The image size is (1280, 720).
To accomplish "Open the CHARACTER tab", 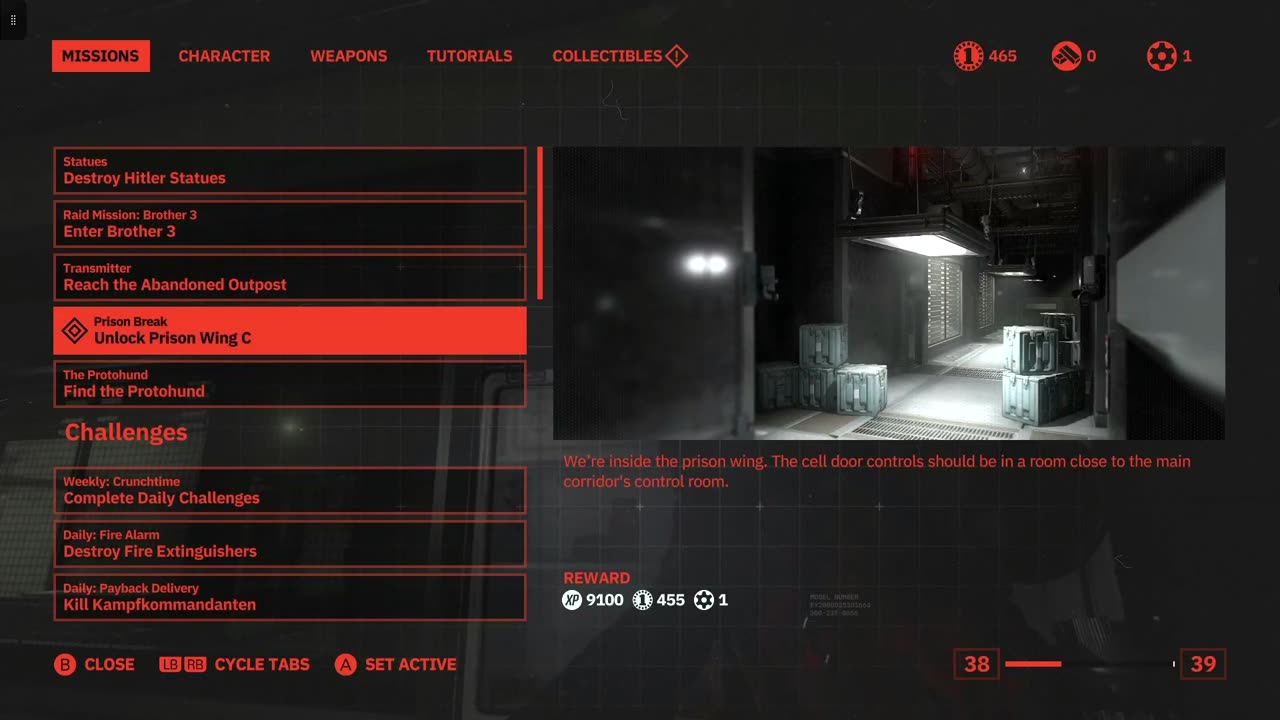I will point(224,56).
